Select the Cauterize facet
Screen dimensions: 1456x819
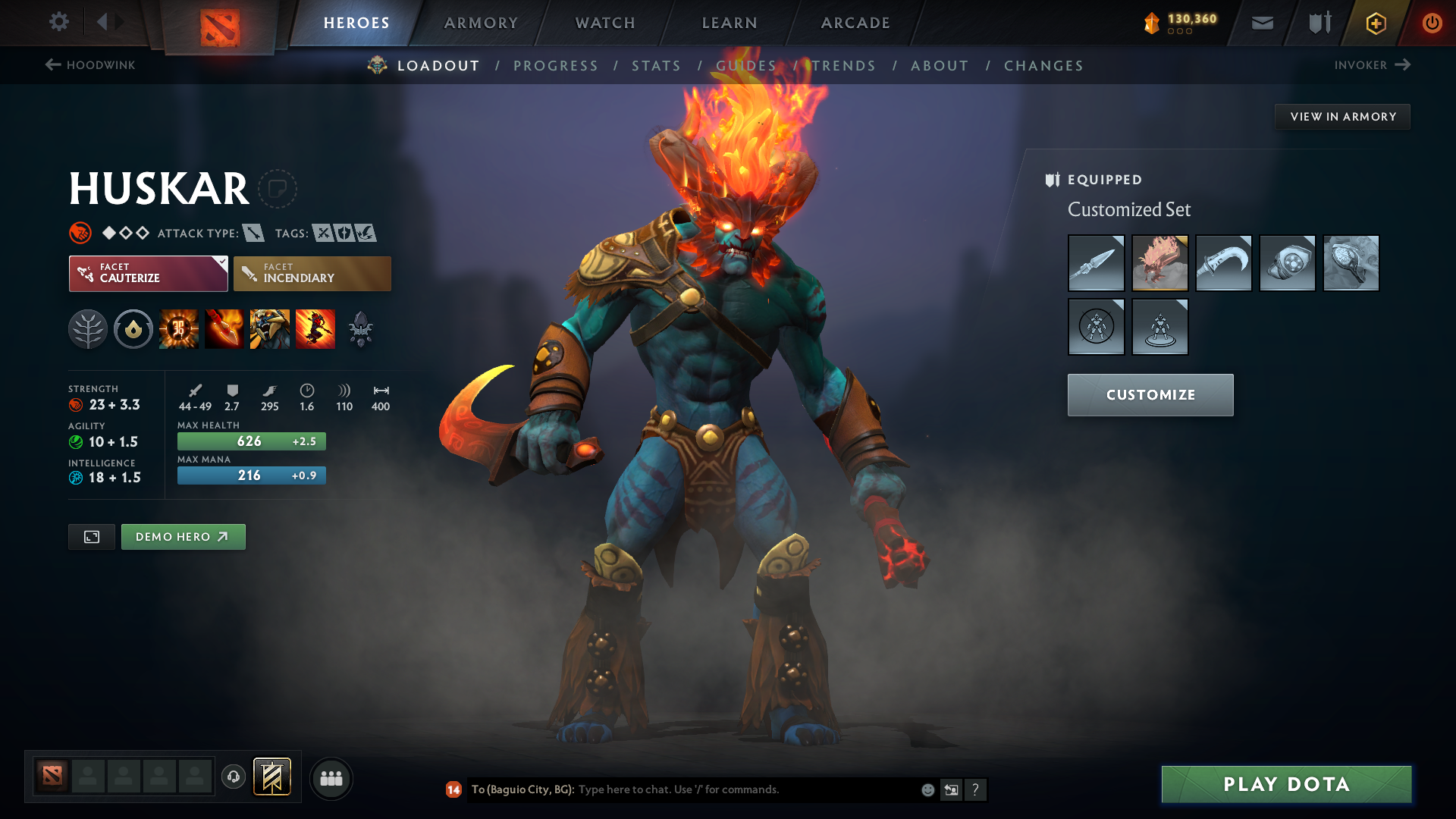[x=148, y=274]
